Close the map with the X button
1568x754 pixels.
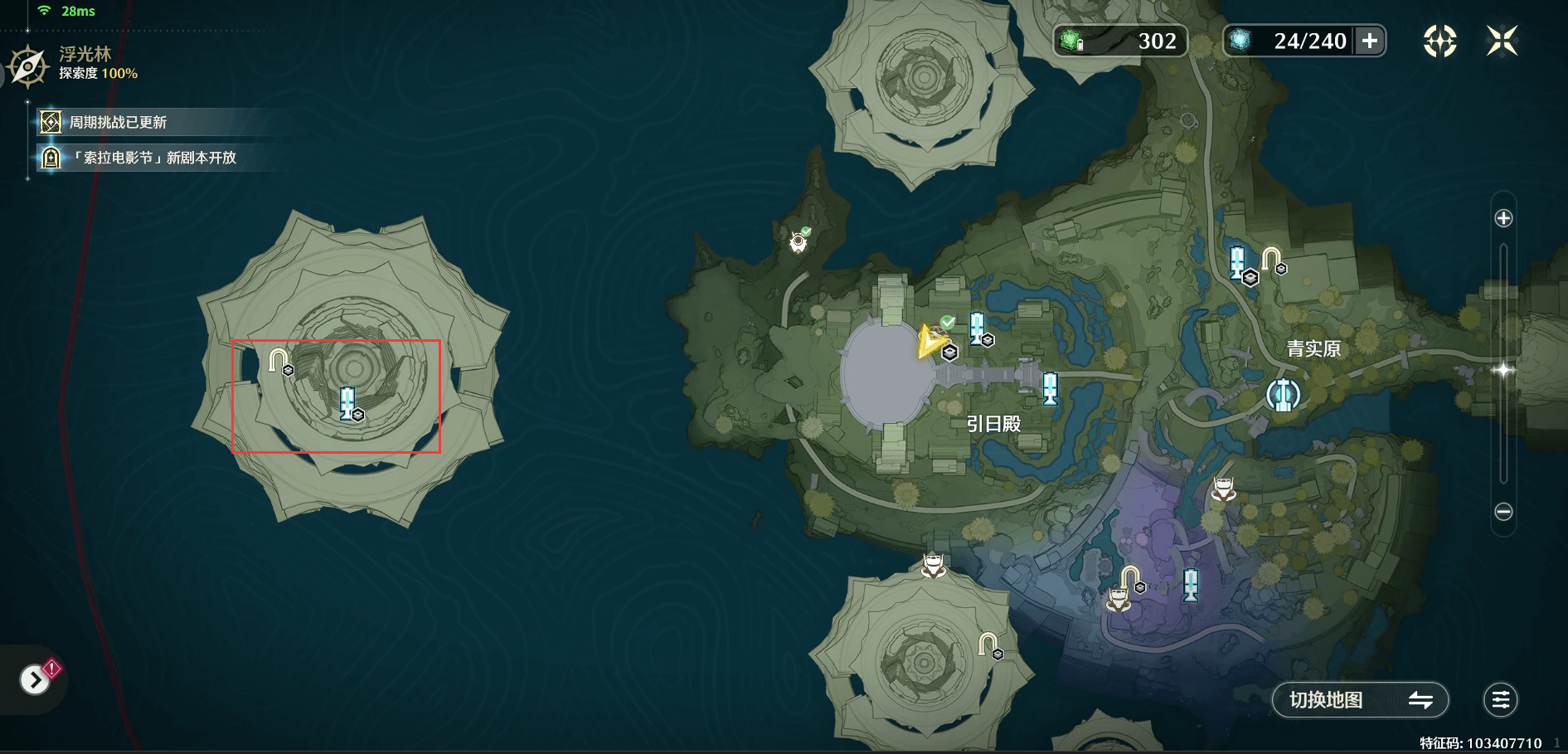pos(1502,41)
